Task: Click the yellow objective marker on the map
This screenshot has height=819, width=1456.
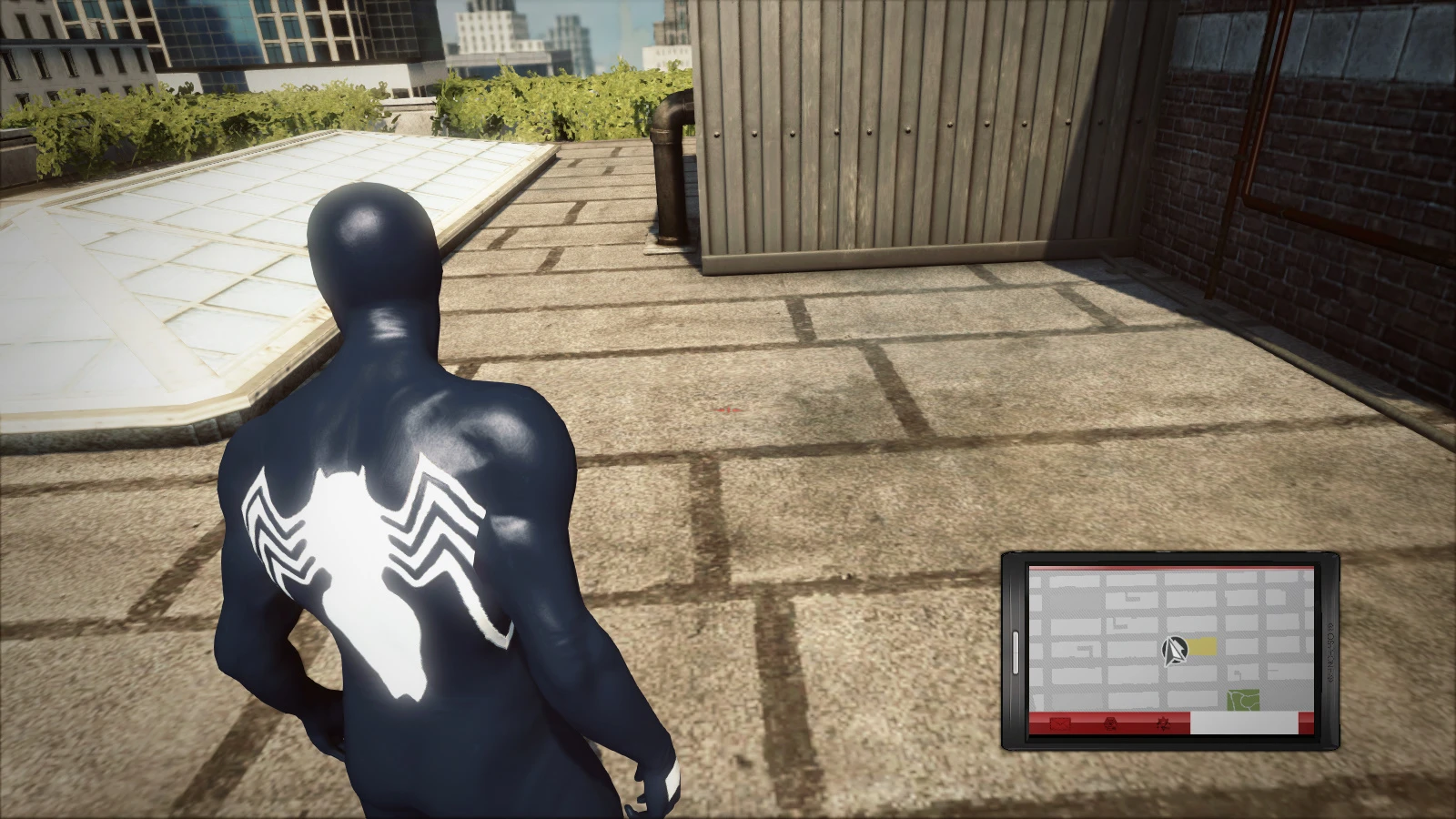Action: (1202, 646)
